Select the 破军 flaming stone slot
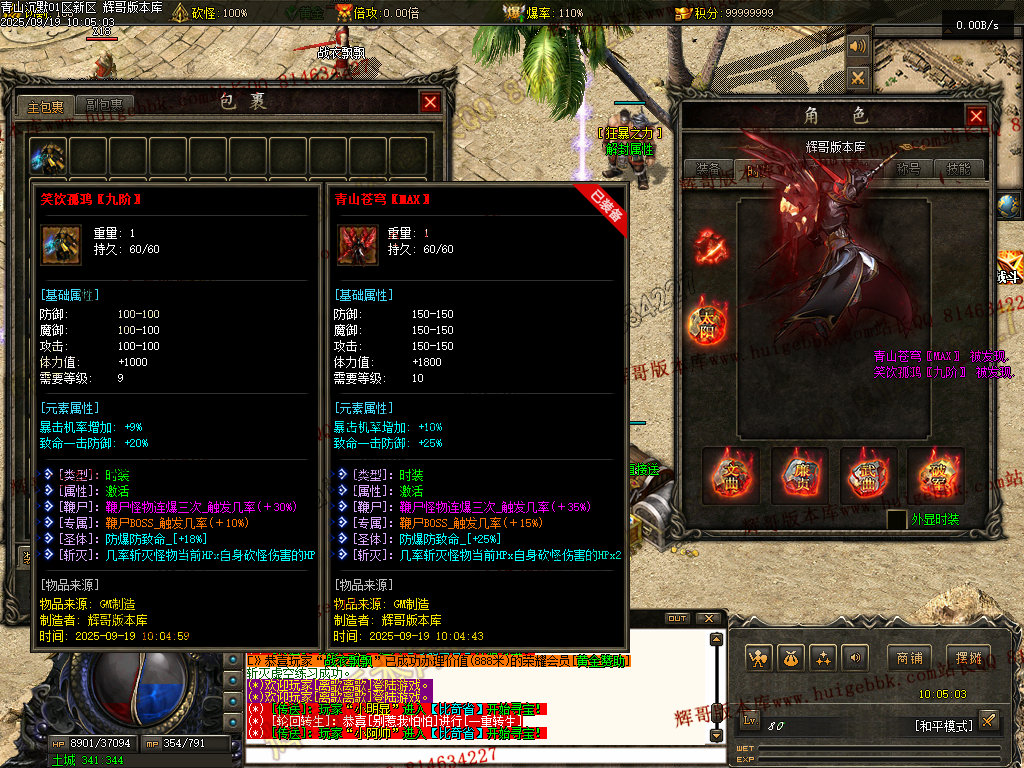 coord(935,475)
